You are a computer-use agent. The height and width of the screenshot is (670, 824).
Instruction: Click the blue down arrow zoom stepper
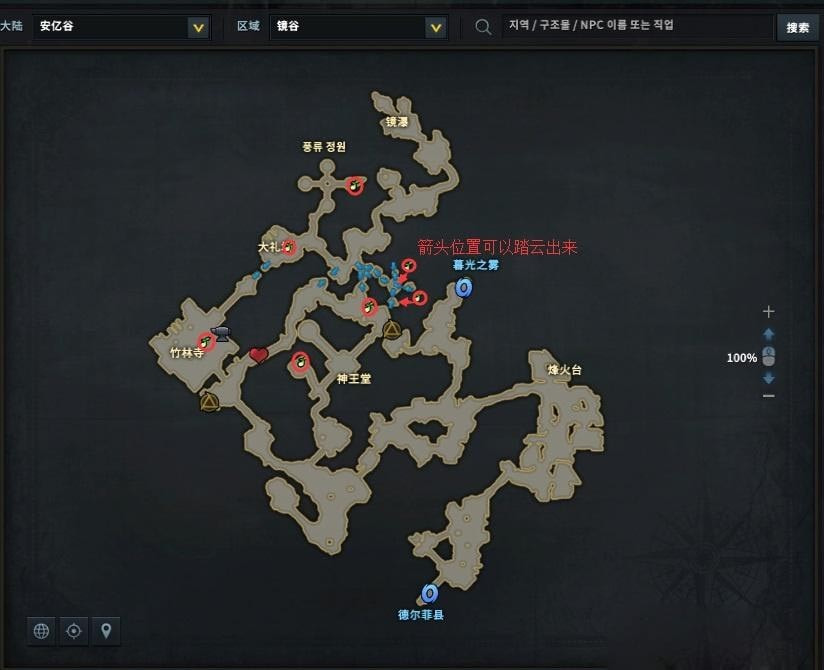(768, 378)
